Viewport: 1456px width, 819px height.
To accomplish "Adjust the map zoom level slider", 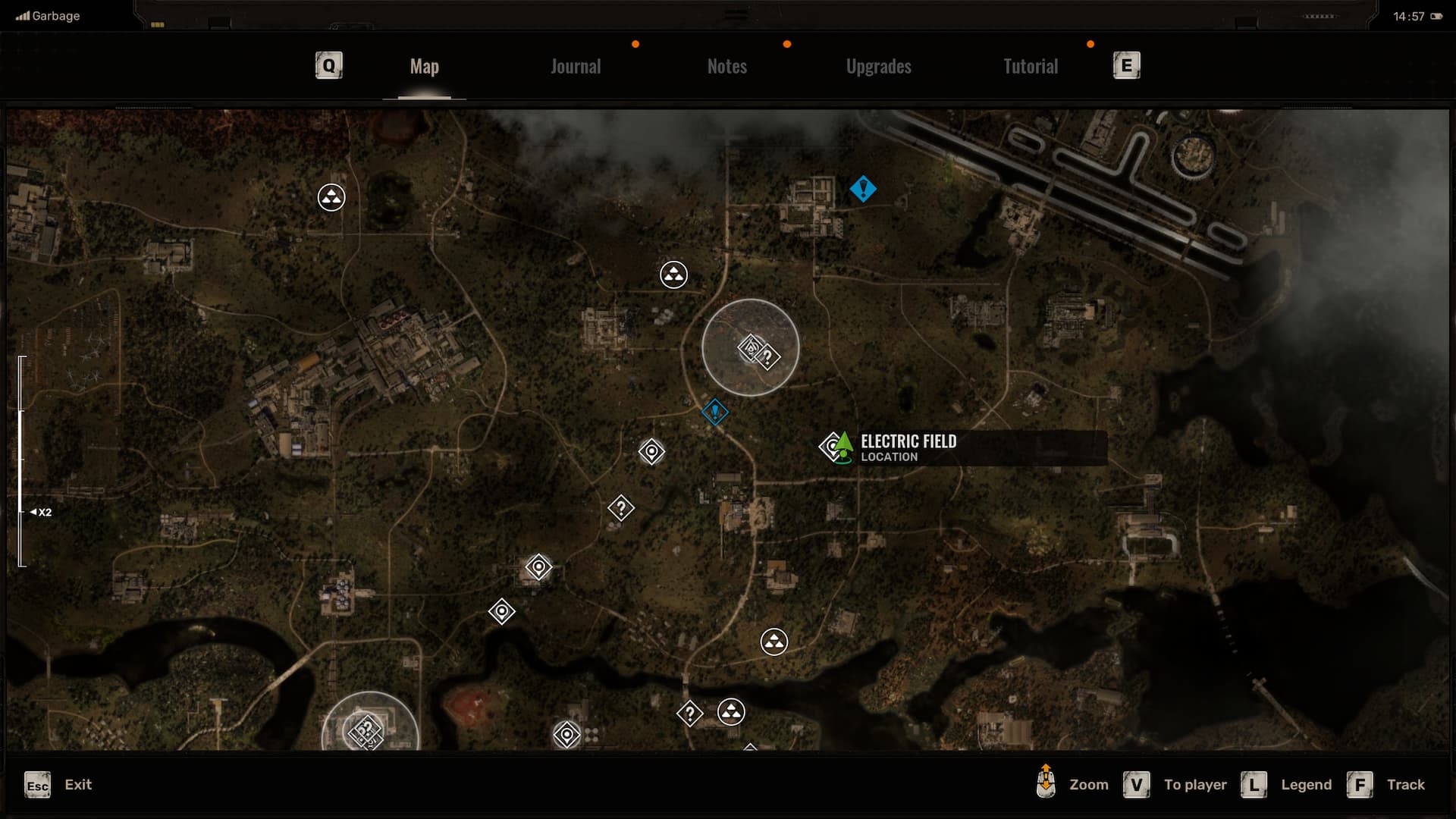I will pyautogui.click(x=22, y=461).
